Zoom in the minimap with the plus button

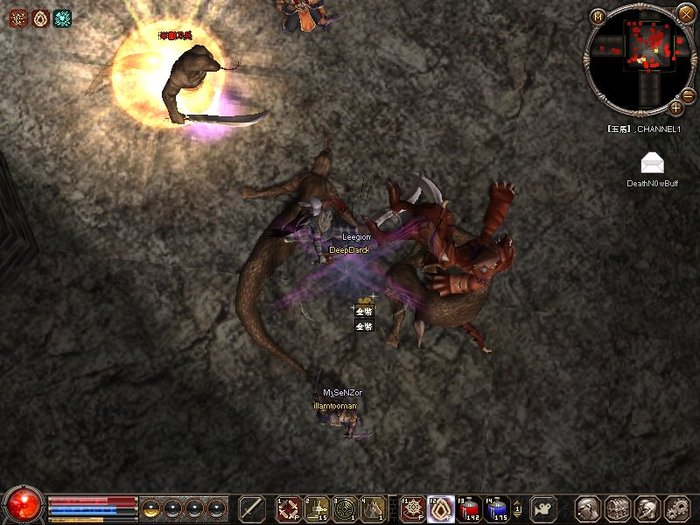click(x=676, y=106)
